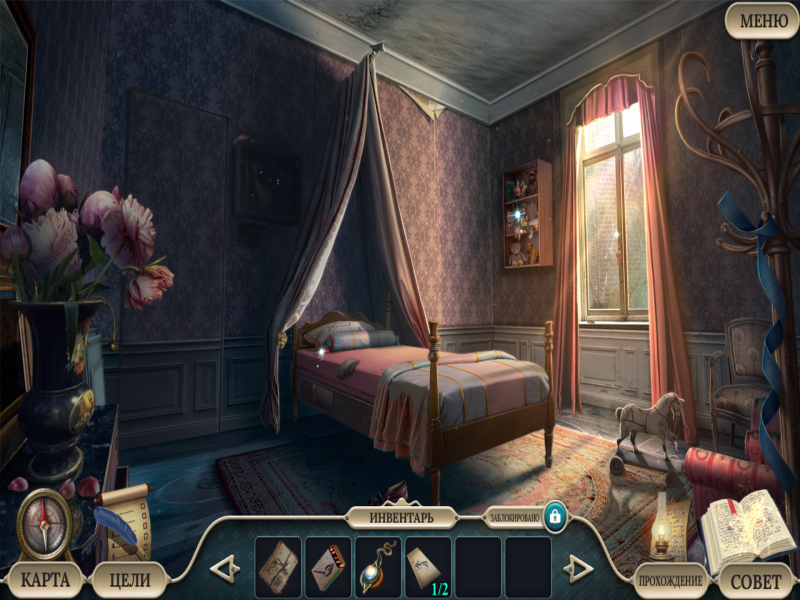Toggle the inventory padlock button
The width and height of the screenshot is (800, 600).
click(x=554, y=518)
